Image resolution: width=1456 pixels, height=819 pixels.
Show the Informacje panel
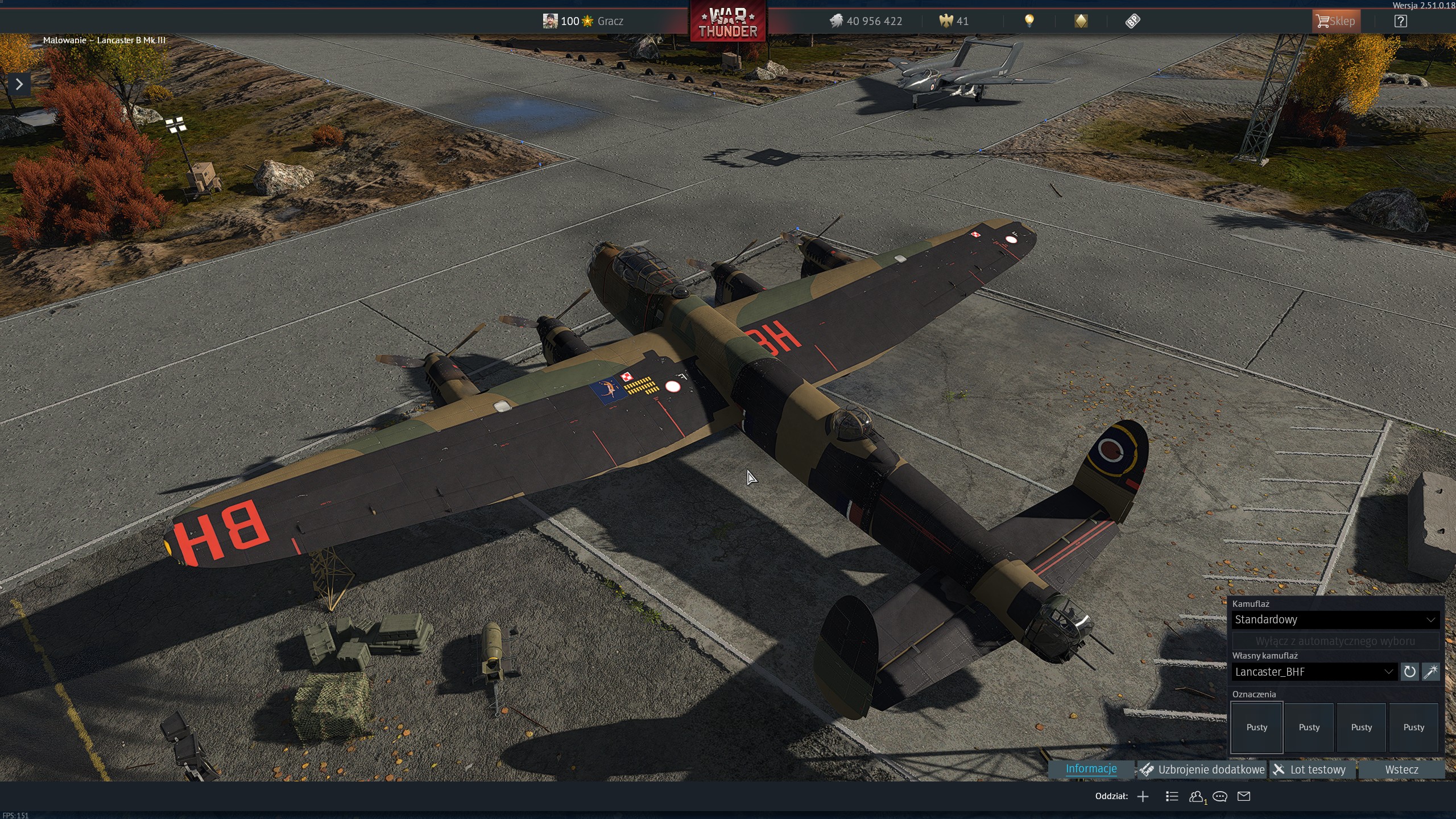tap(1091, 769)
